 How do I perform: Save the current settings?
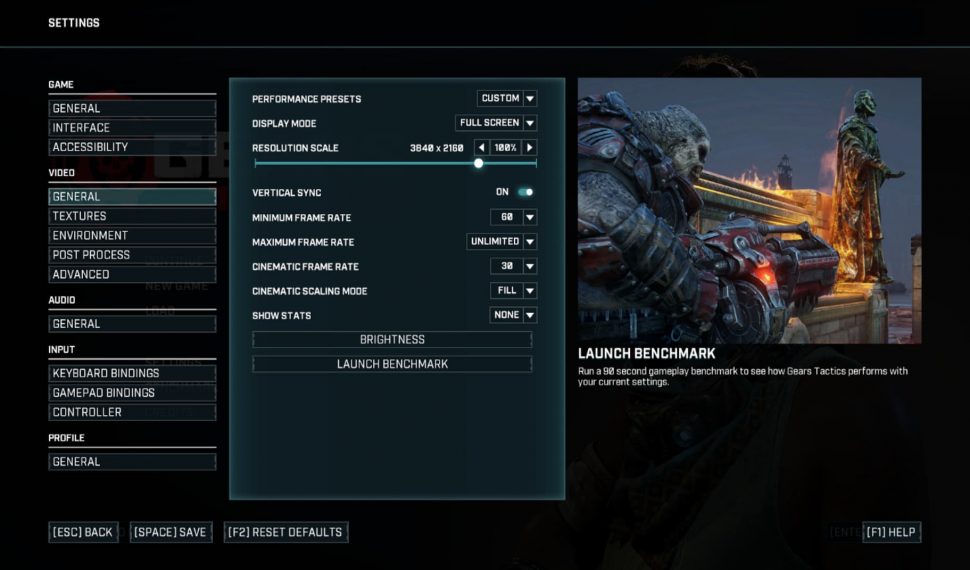pos(170,532)
